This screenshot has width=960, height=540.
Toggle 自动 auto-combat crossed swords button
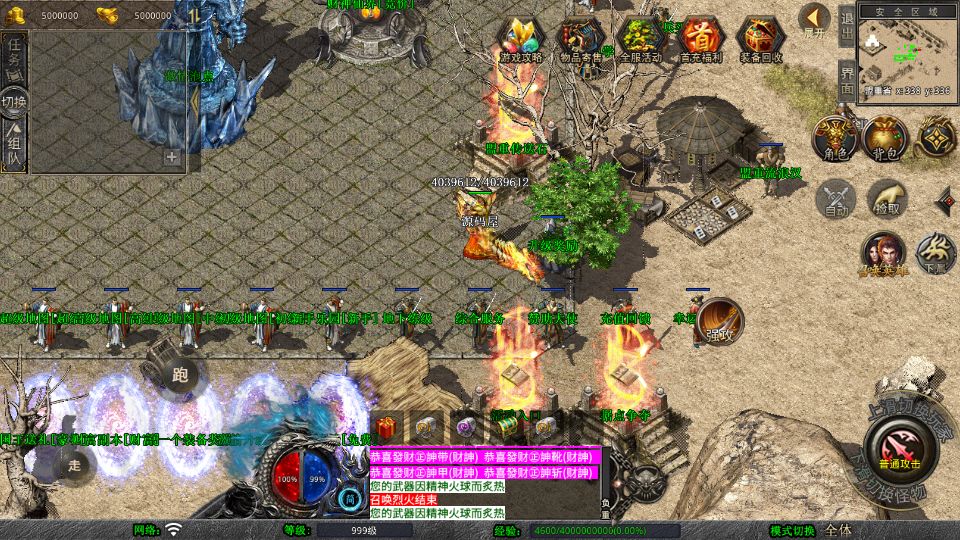[836, 199]
